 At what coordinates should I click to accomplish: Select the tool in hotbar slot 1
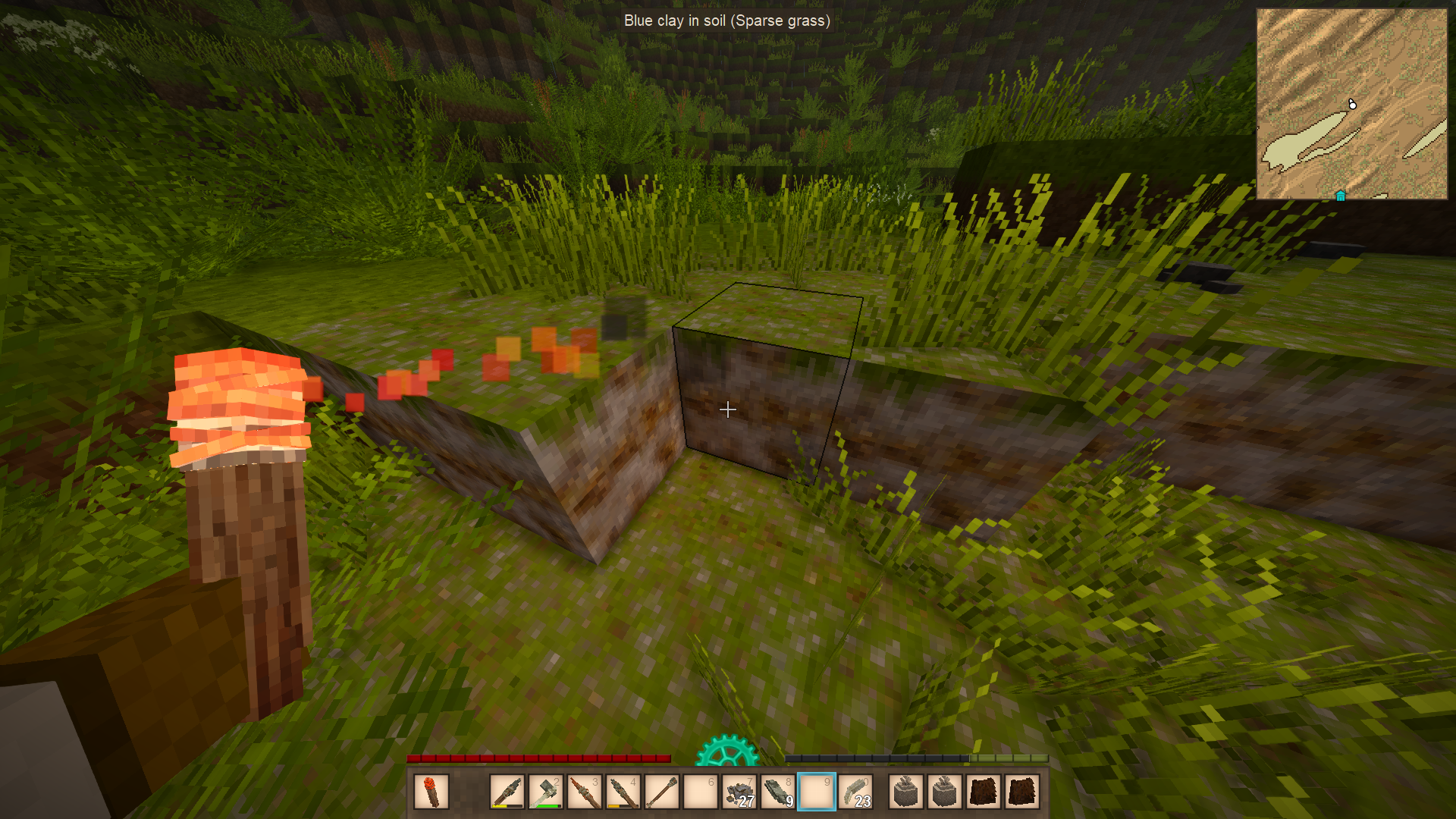click(507, 792)
